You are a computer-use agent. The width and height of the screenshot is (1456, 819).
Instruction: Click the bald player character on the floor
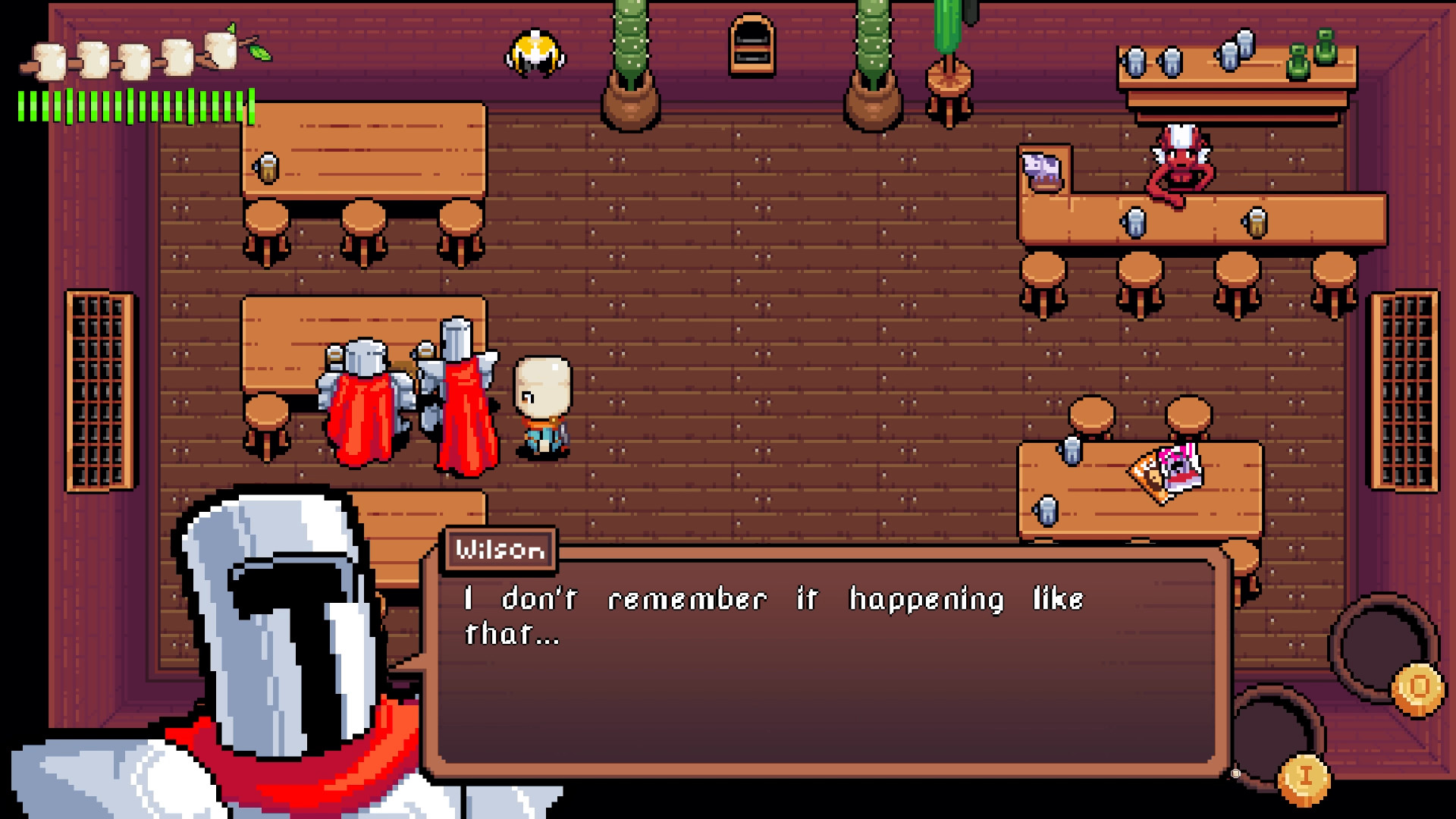[x=543, y=402]
